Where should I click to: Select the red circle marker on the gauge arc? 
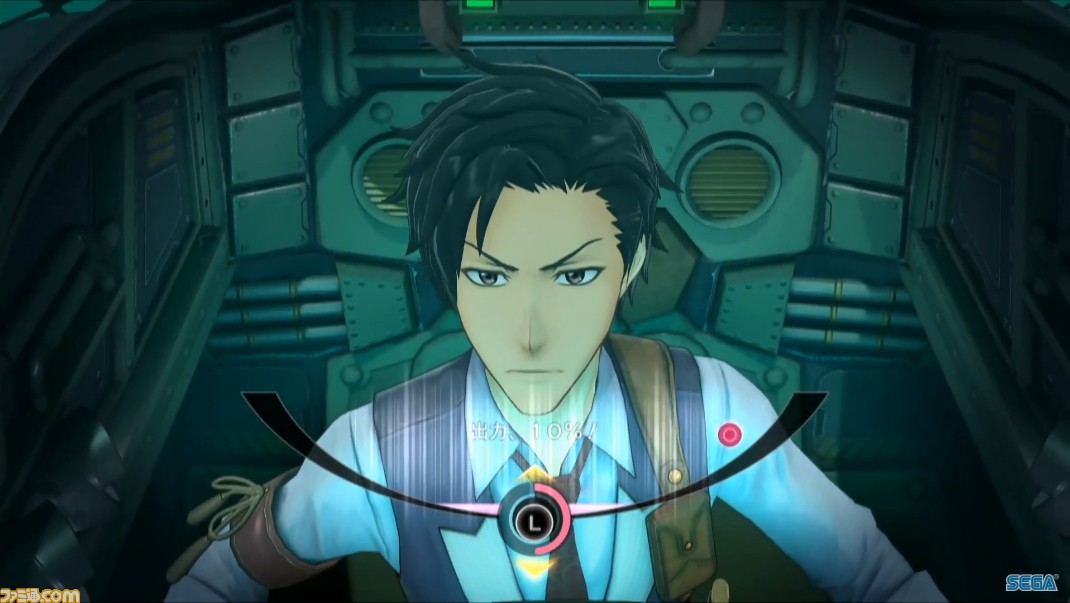[x=729, y=434]
